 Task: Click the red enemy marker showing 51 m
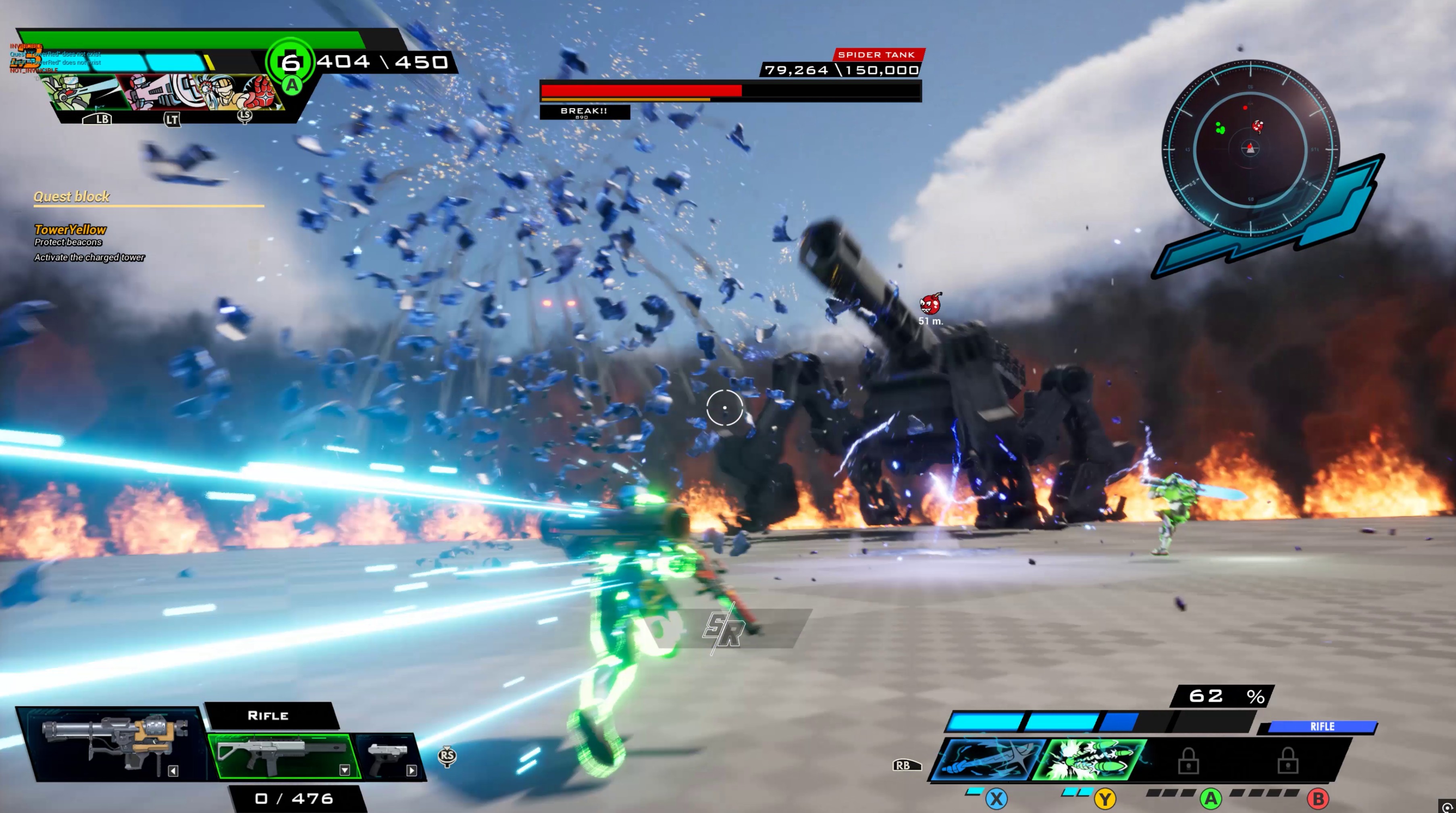pos(930,304)
